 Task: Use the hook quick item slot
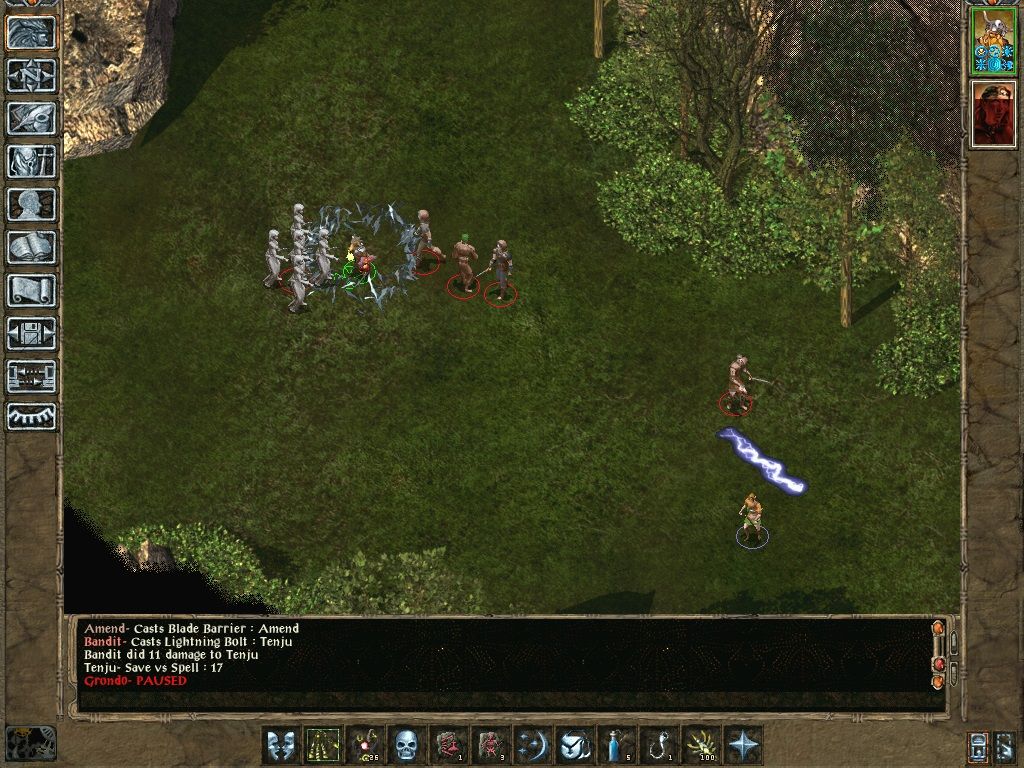(x=659, y=745)
